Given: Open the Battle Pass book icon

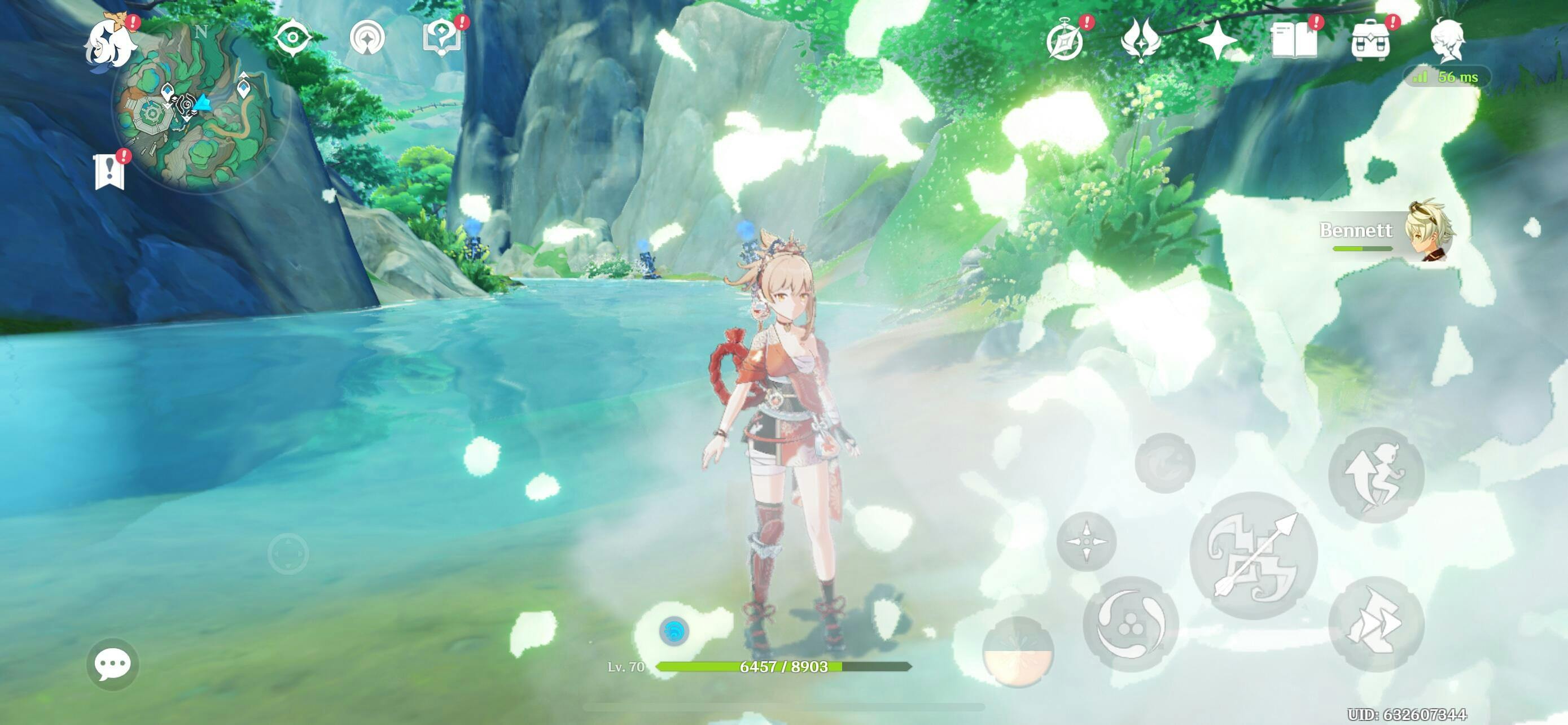Looking at the screenshot, I should 1294,41.
